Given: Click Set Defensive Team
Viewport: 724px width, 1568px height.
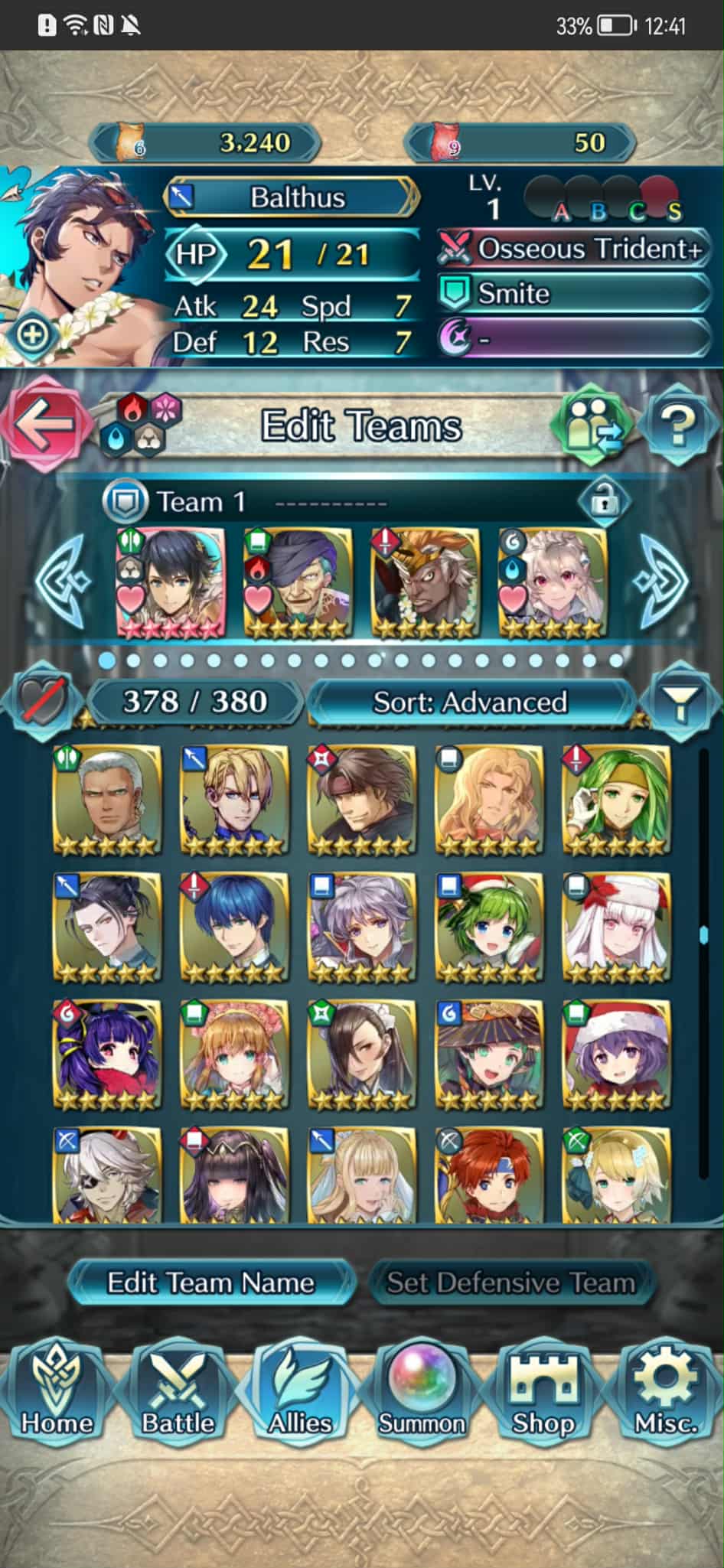Looking at the screenshot, I should [510, 1283].
